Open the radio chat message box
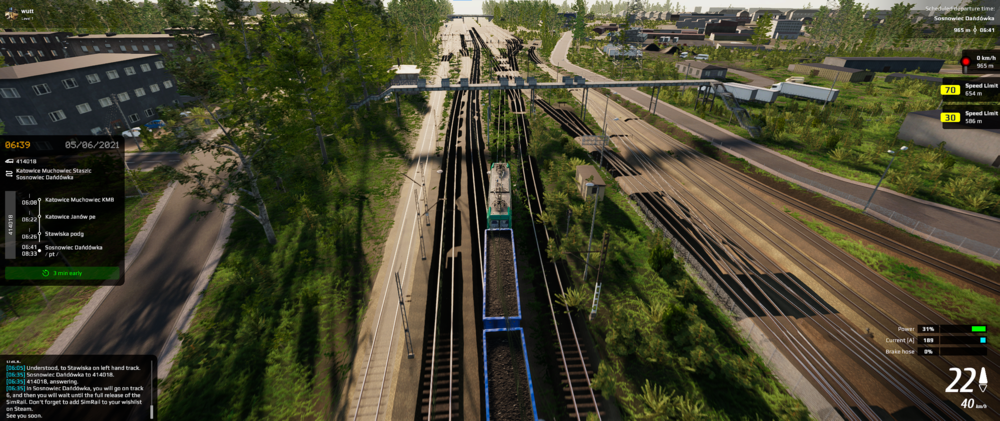The height and width of the screenshot is (421, 1000). tap(78, 389)
